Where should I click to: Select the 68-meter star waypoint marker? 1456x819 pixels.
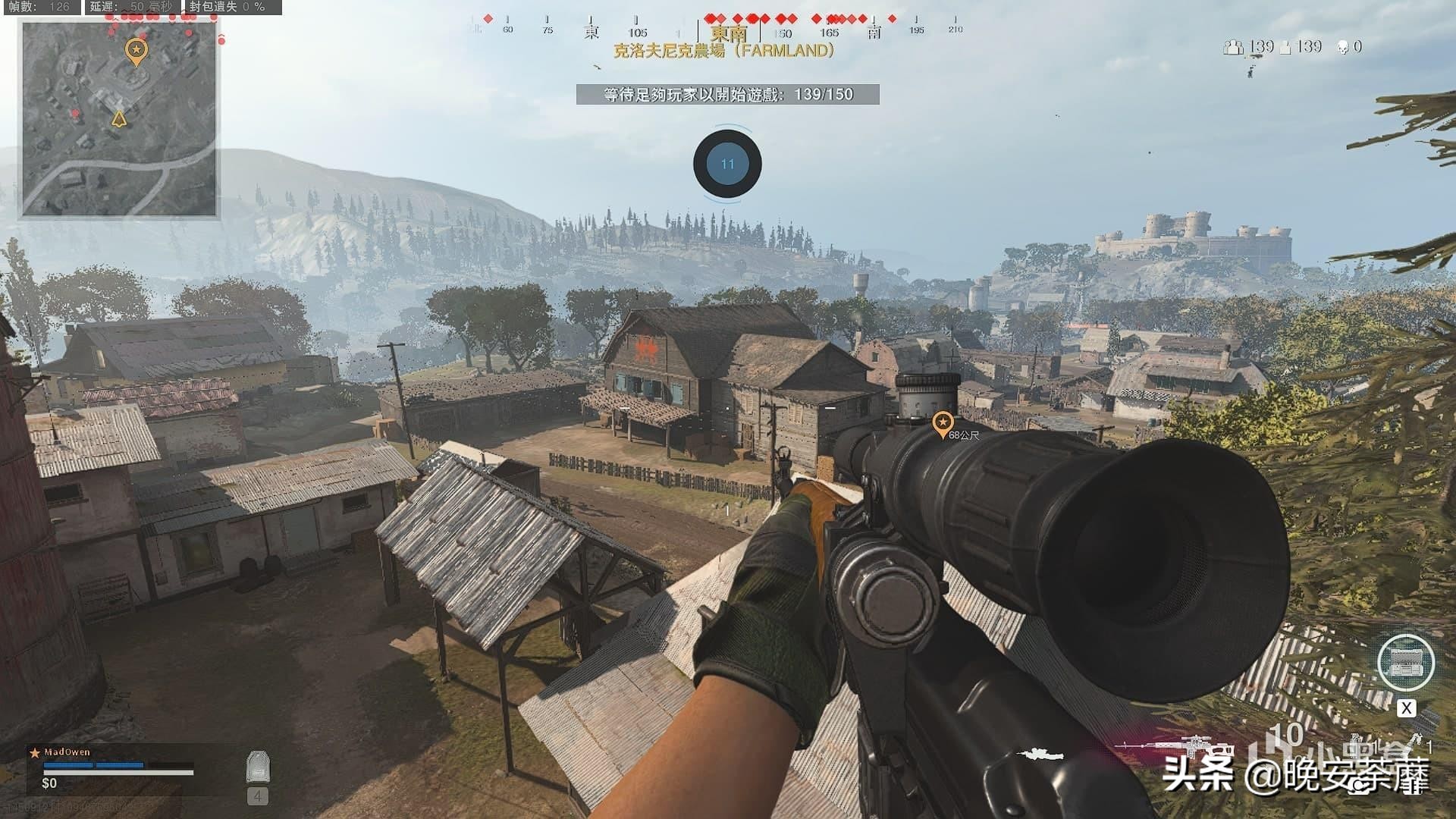(942, 422)
